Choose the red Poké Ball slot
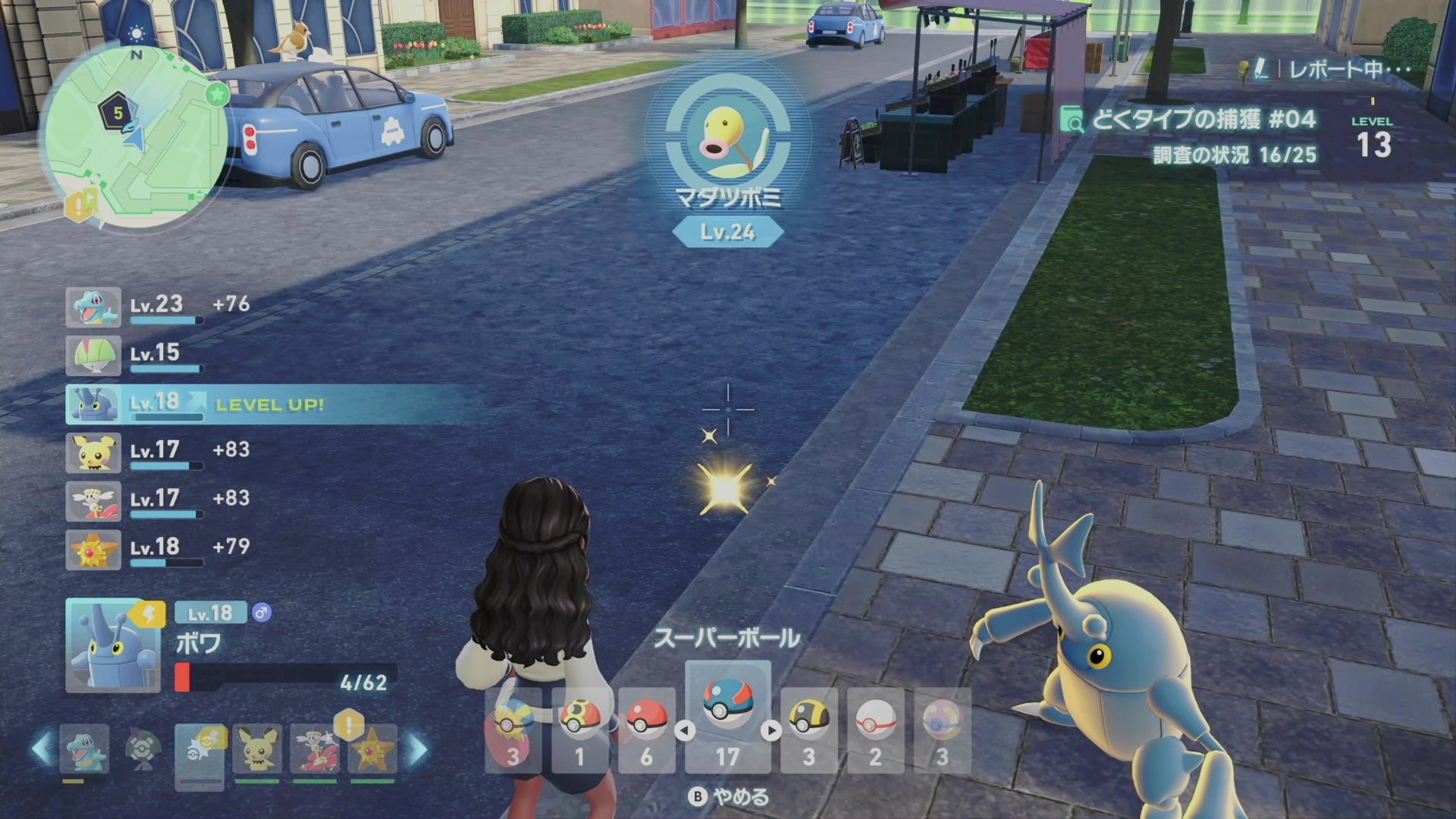 click(646, 730)
